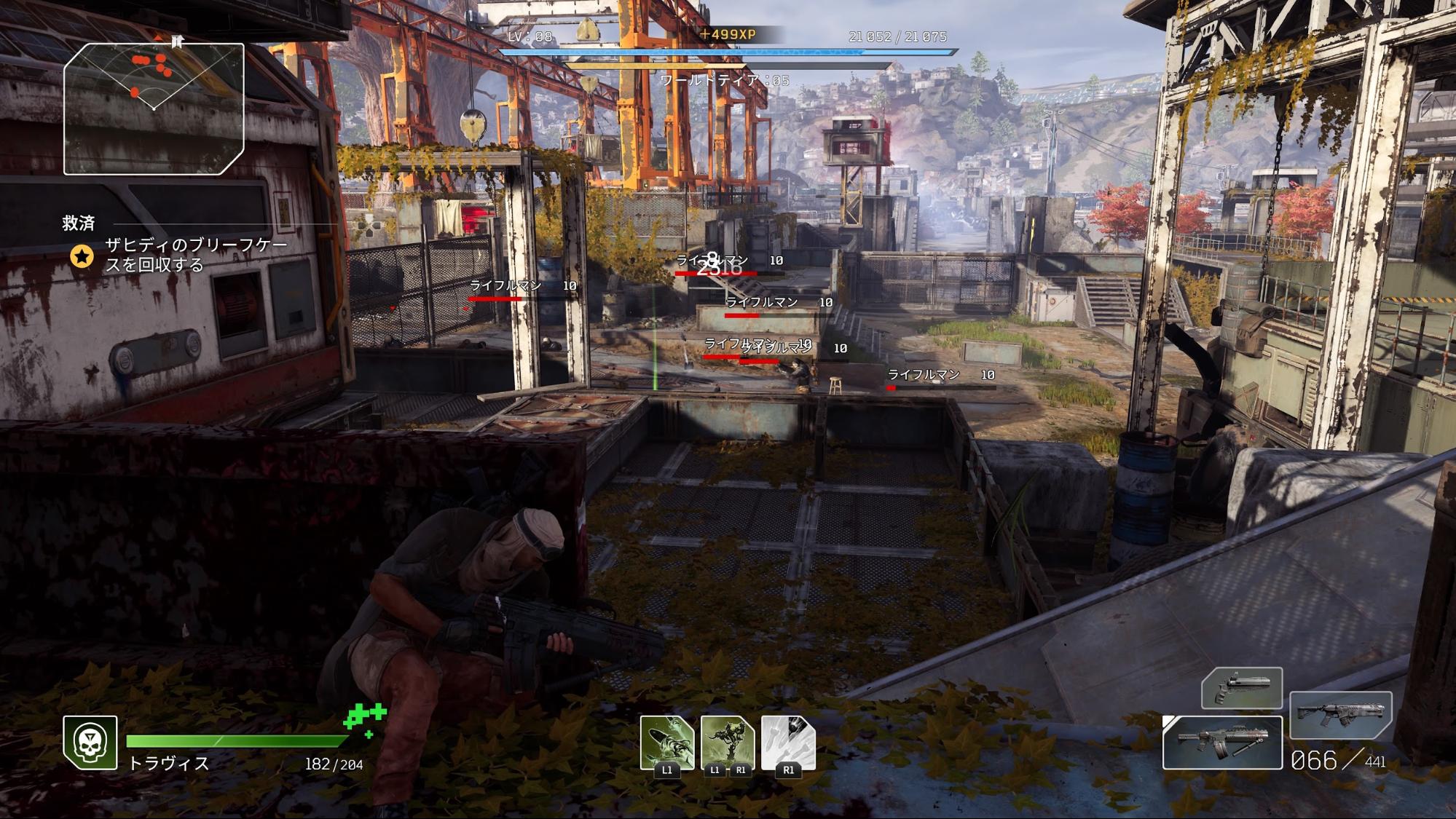
Task: Select the gold star quest objective marker
Action: coord(82,256)
